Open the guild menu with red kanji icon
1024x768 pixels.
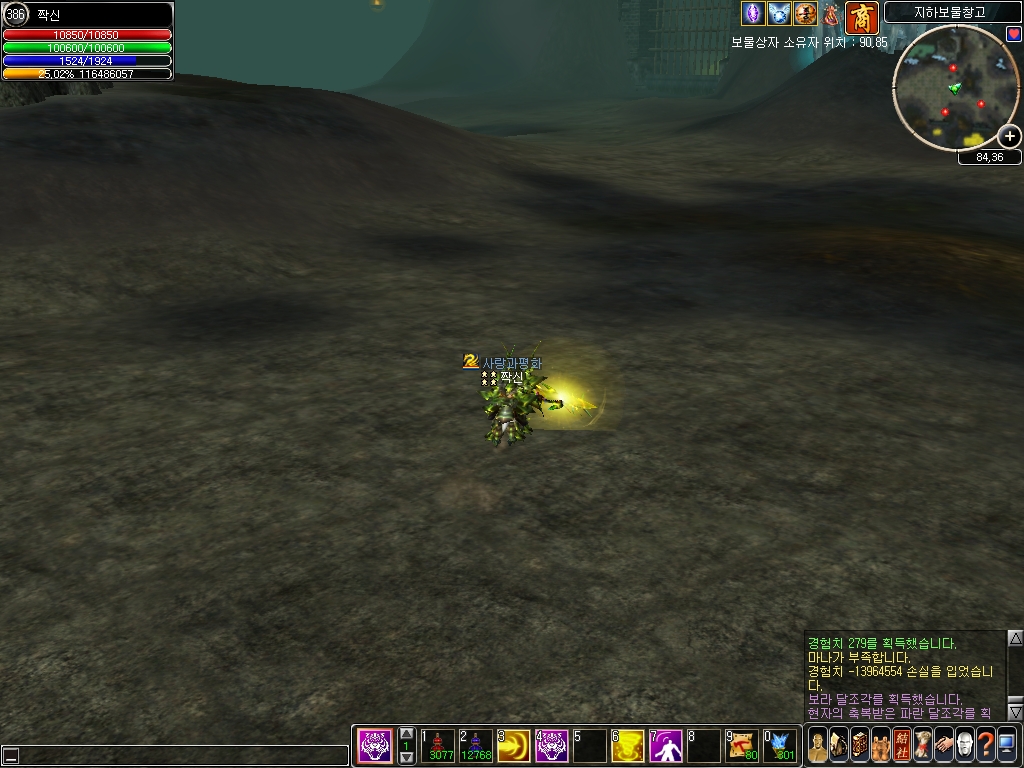(902, 744)
